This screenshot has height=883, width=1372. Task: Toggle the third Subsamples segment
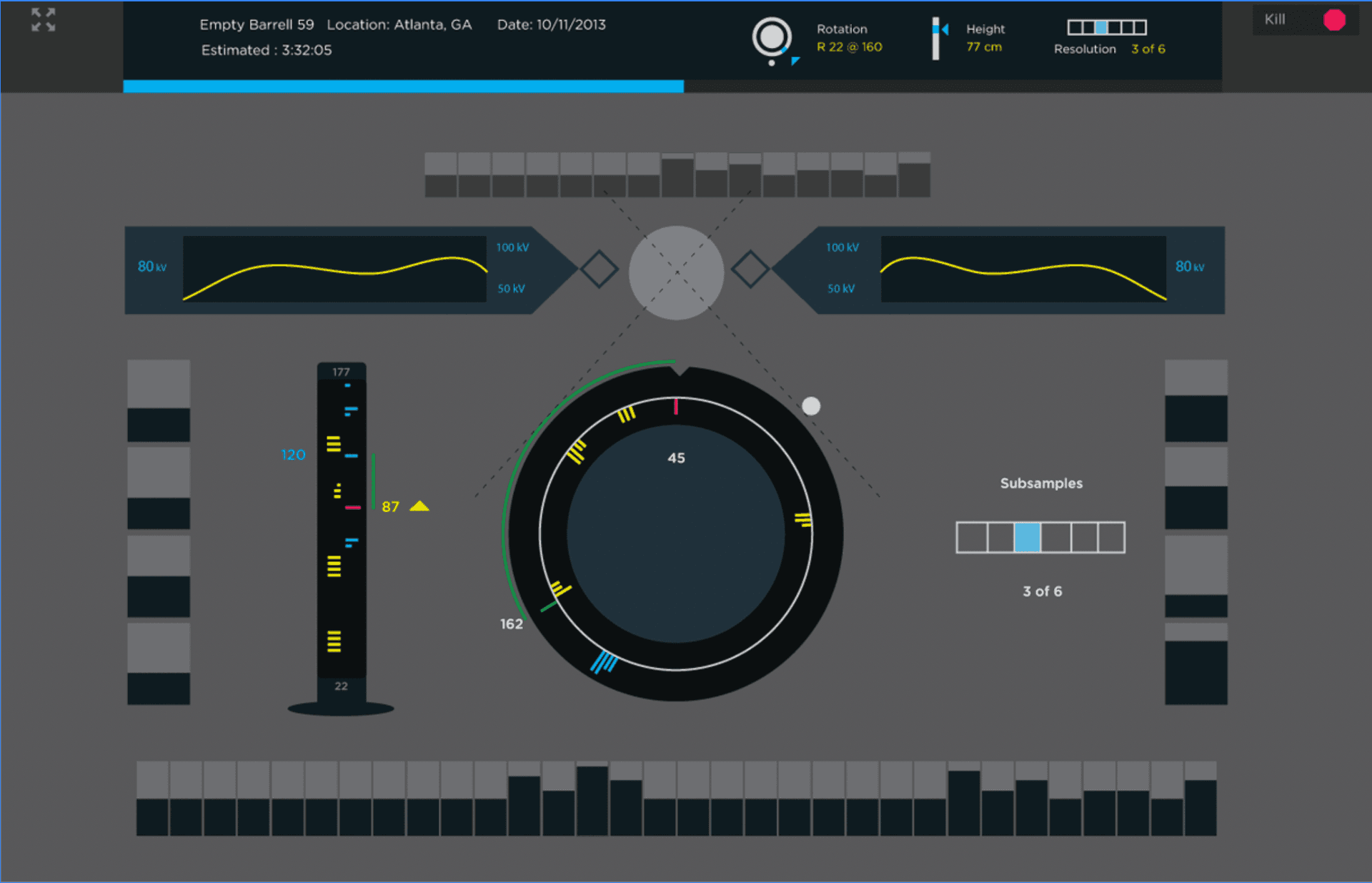[x=1027, y=538]
